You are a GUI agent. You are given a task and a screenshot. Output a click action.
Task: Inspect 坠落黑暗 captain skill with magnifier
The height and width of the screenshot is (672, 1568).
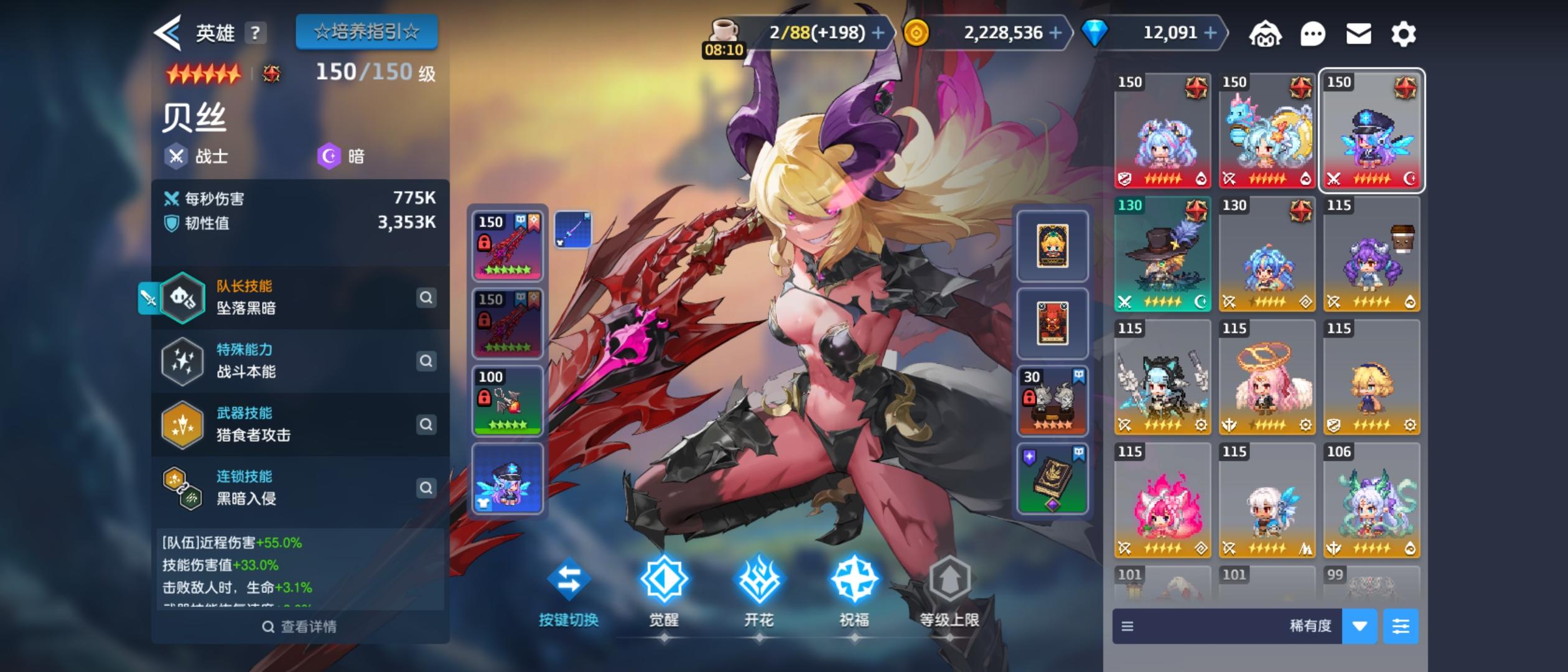tap(427, 299)
